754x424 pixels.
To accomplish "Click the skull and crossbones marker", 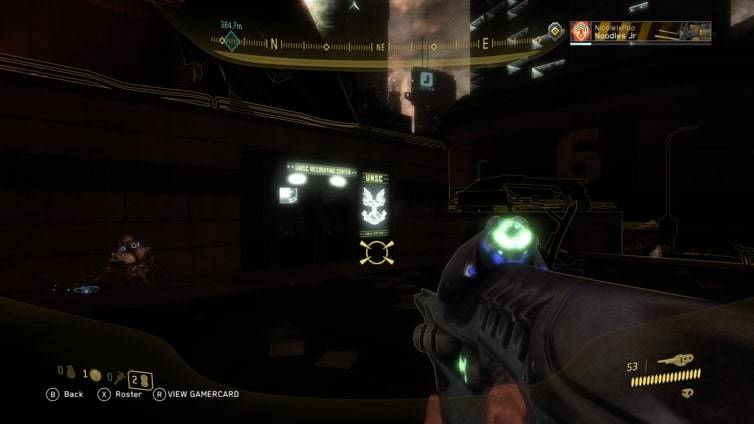I will tap(376, 252).
